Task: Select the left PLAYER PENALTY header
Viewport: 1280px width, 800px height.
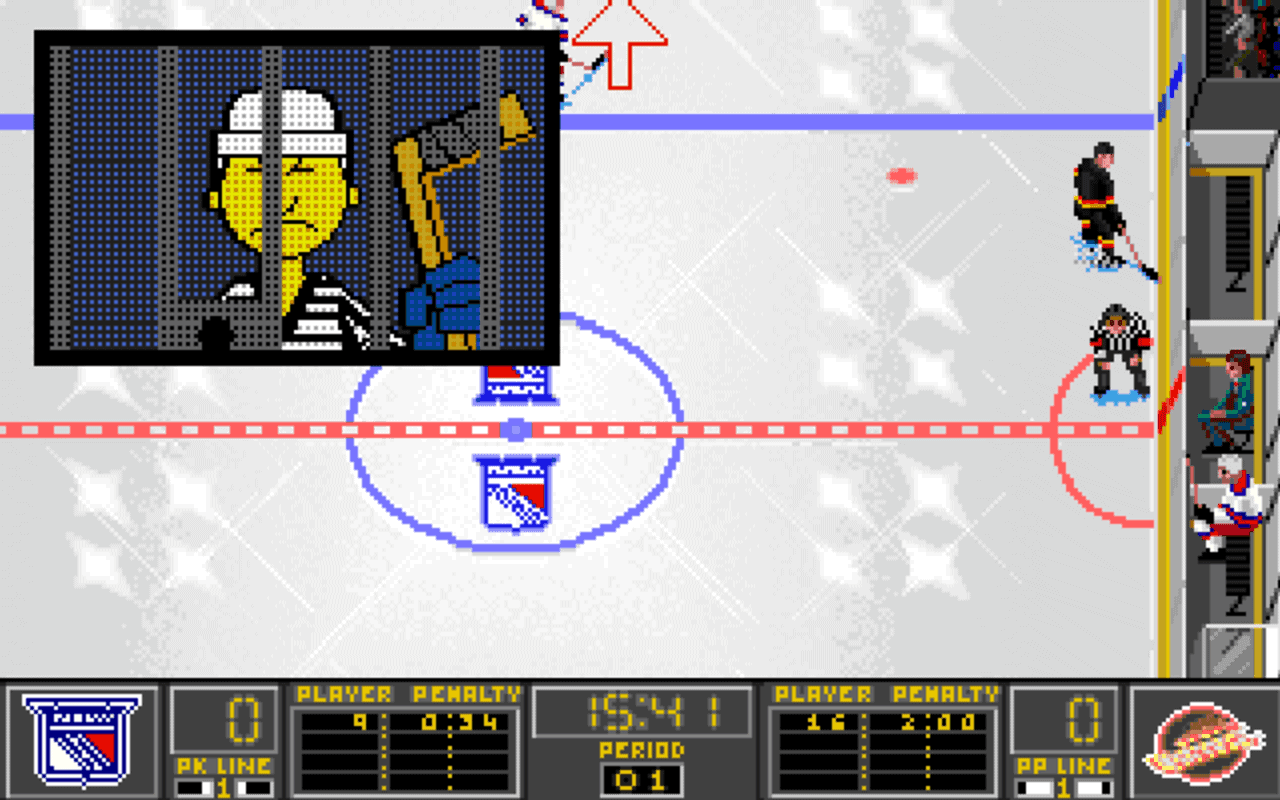Action: 405,693
